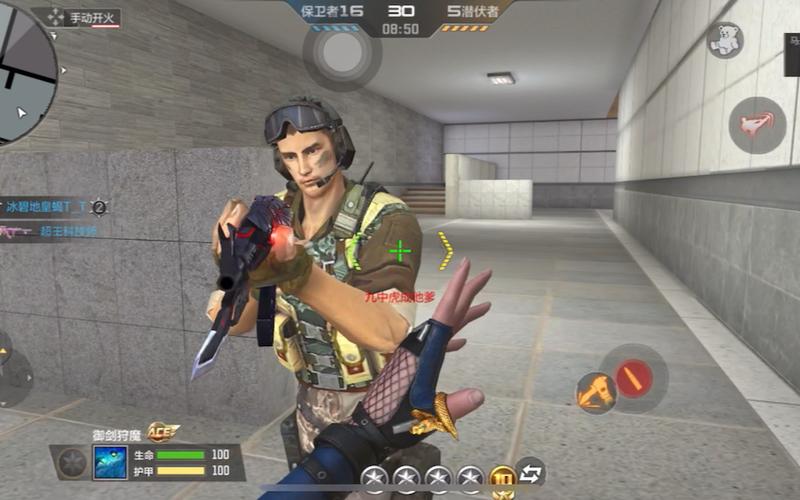Tap the round movement joystick near the top
Screen dimensions: 800x500
click(x=342, y=55)
